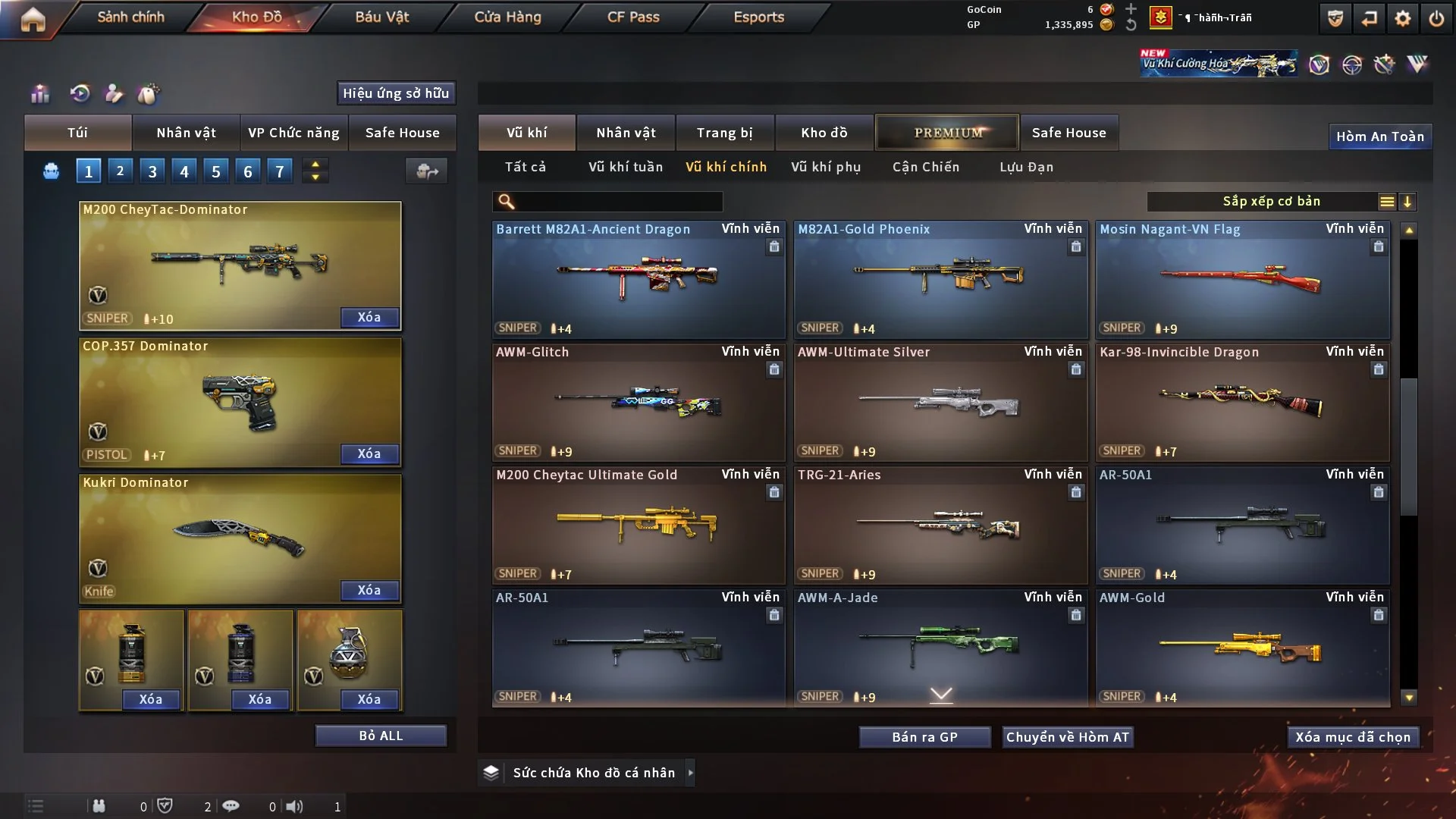Focus the weapon search field

pos(618,202)
